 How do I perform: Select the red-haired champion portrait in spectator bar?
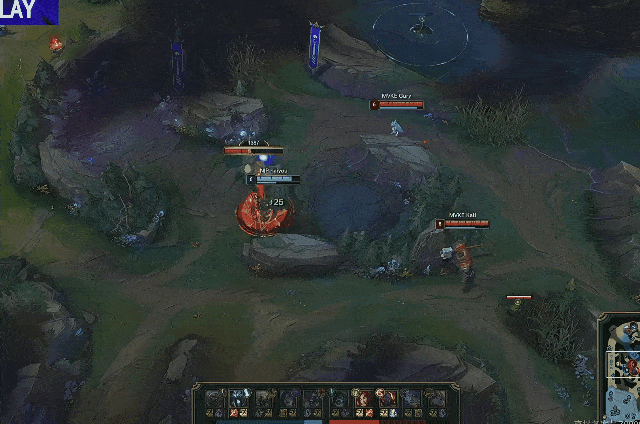coord(364,399)
